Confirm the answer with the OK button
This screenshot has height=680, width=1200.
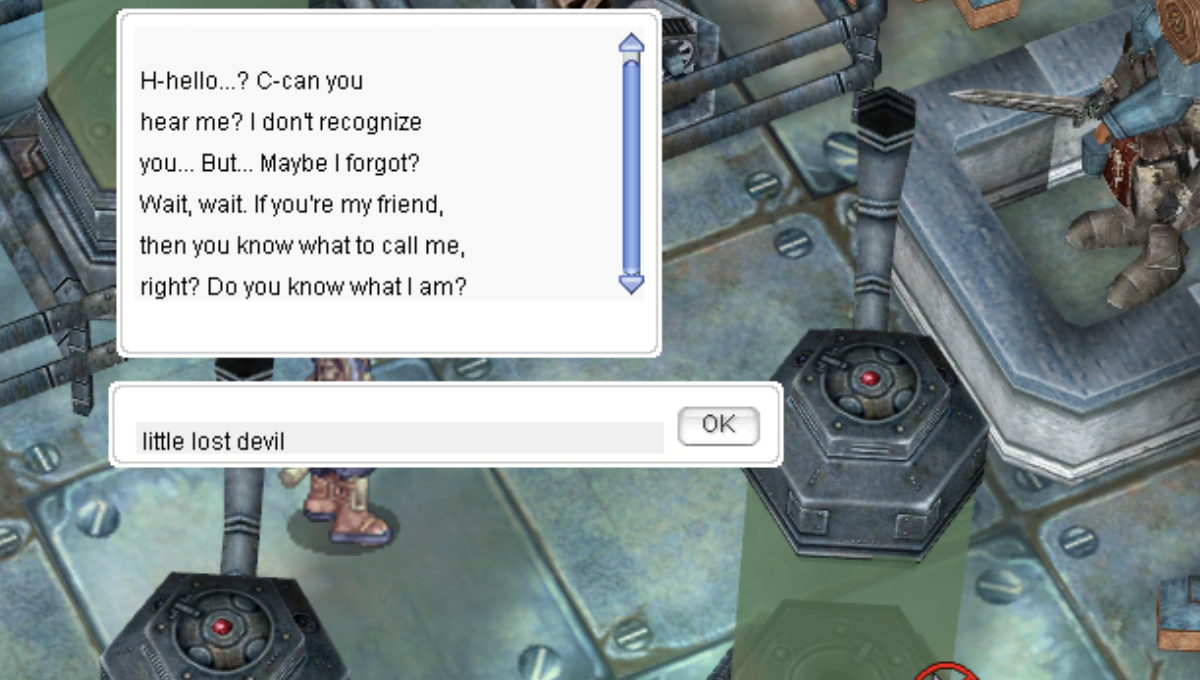(x=718, y=425)
